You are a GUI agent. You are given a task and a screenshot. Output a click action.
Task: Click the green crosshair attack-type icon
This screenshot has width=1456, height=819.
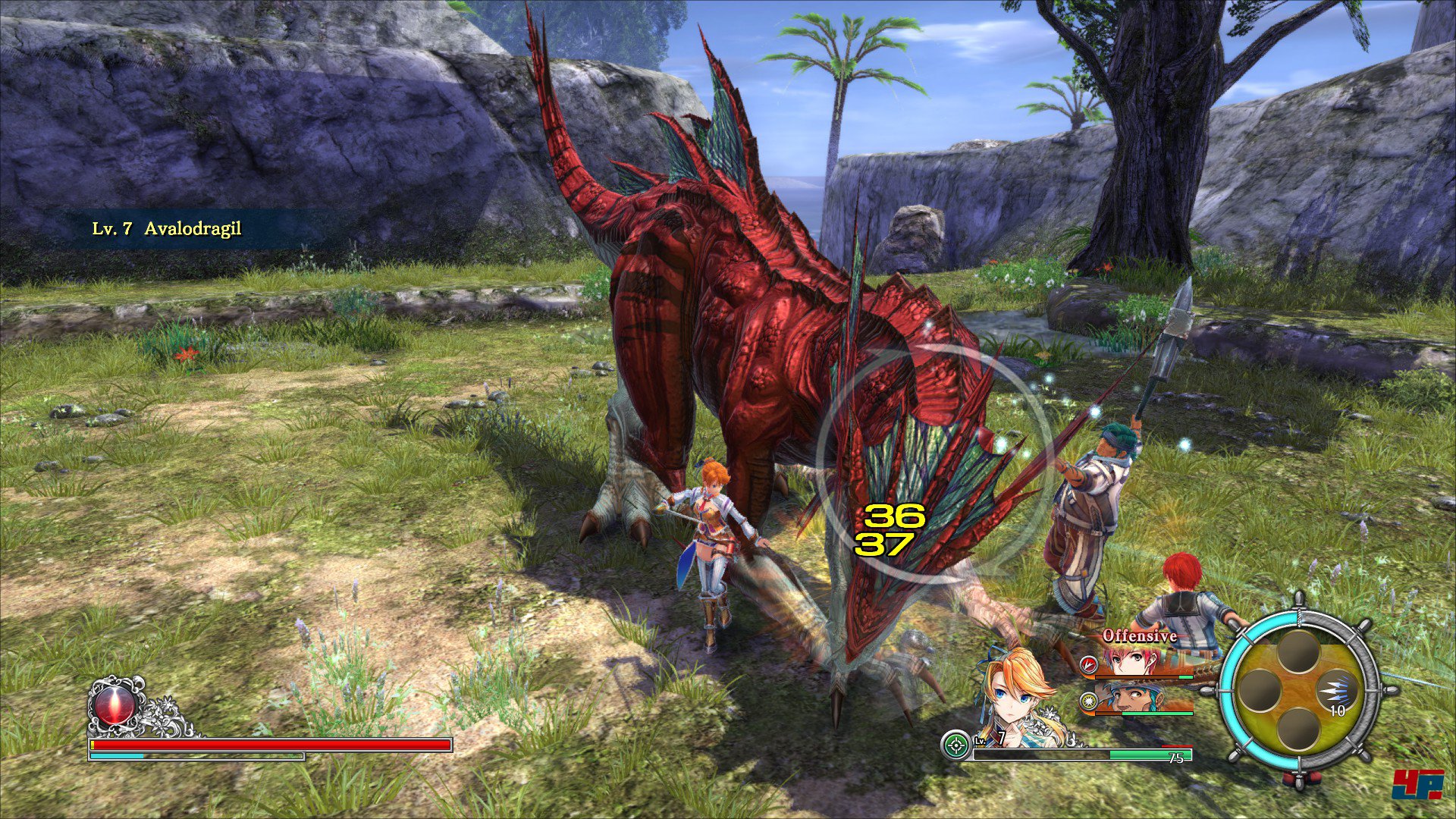(956, 745)
